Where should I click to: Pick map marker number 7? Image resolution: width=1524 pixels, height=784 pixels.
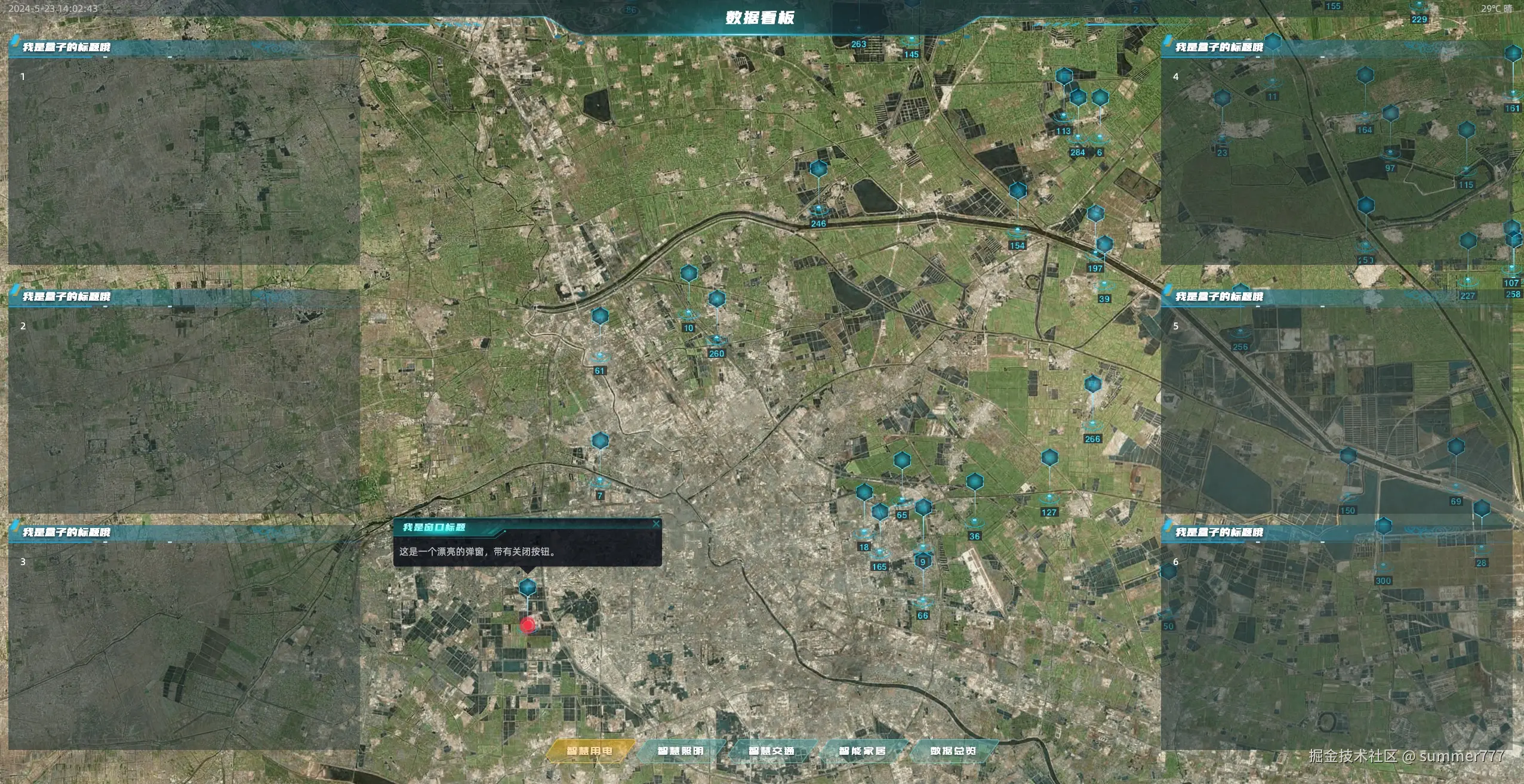click(600, 442)
